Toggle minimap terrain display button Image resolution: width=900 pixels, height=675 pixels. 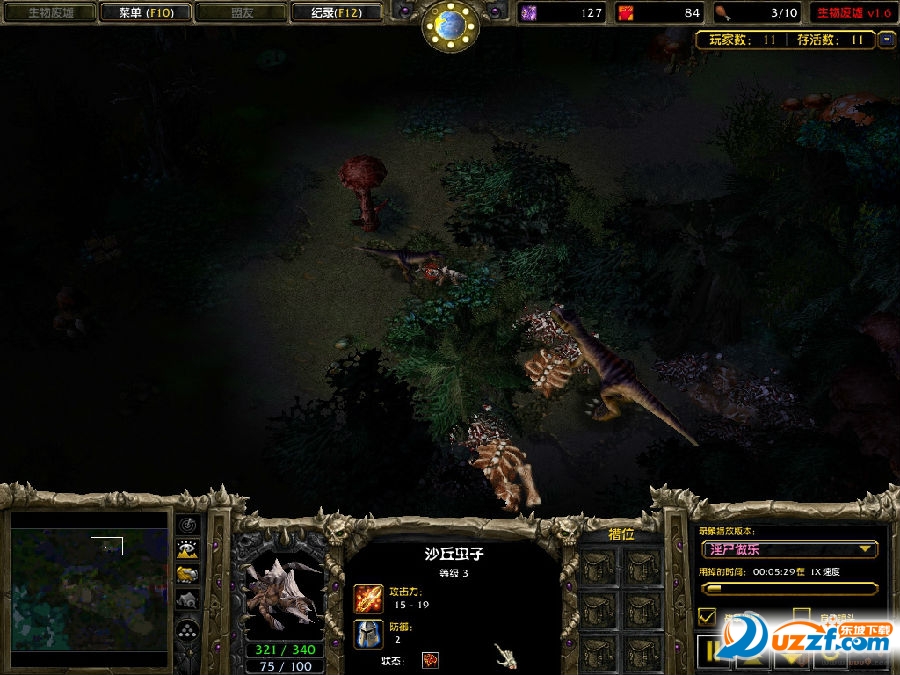click(187, 549)
